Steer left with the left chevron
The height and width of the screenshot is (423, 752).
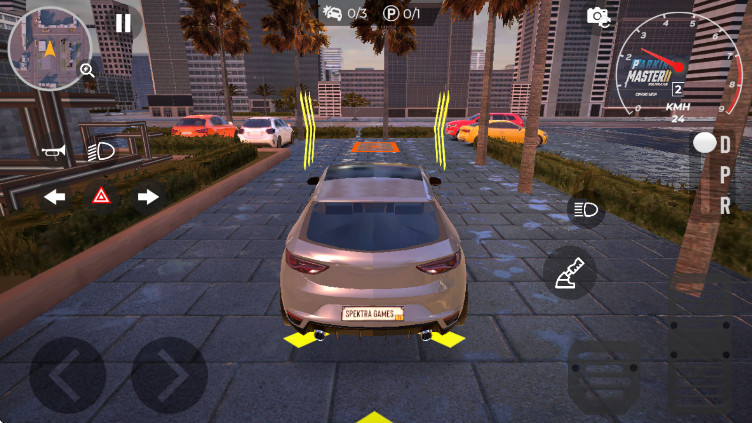pyautogui.click(x=67, y=375)
